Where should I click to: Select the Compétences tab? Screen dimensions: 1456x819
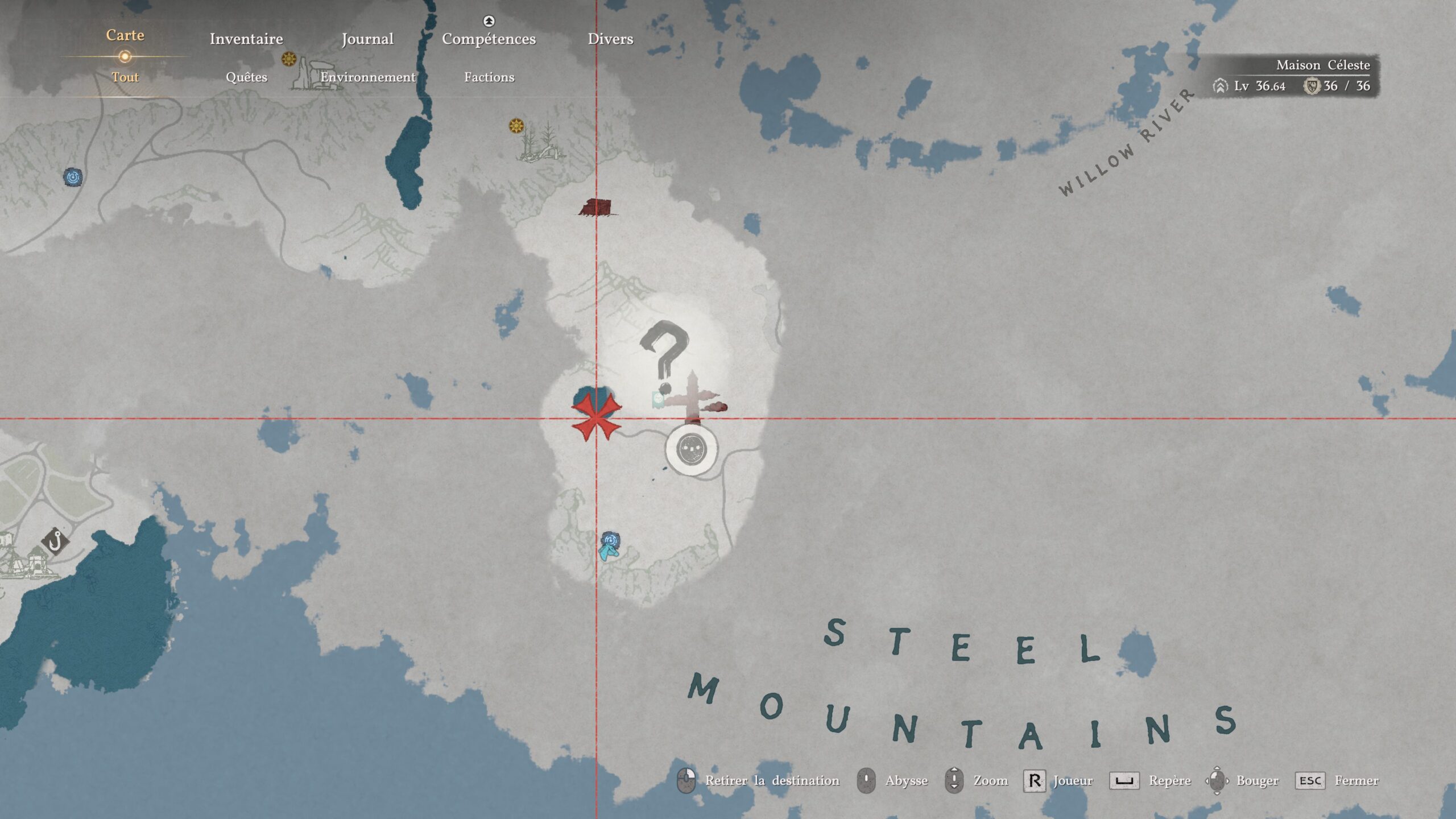click(x=489, y=39)
